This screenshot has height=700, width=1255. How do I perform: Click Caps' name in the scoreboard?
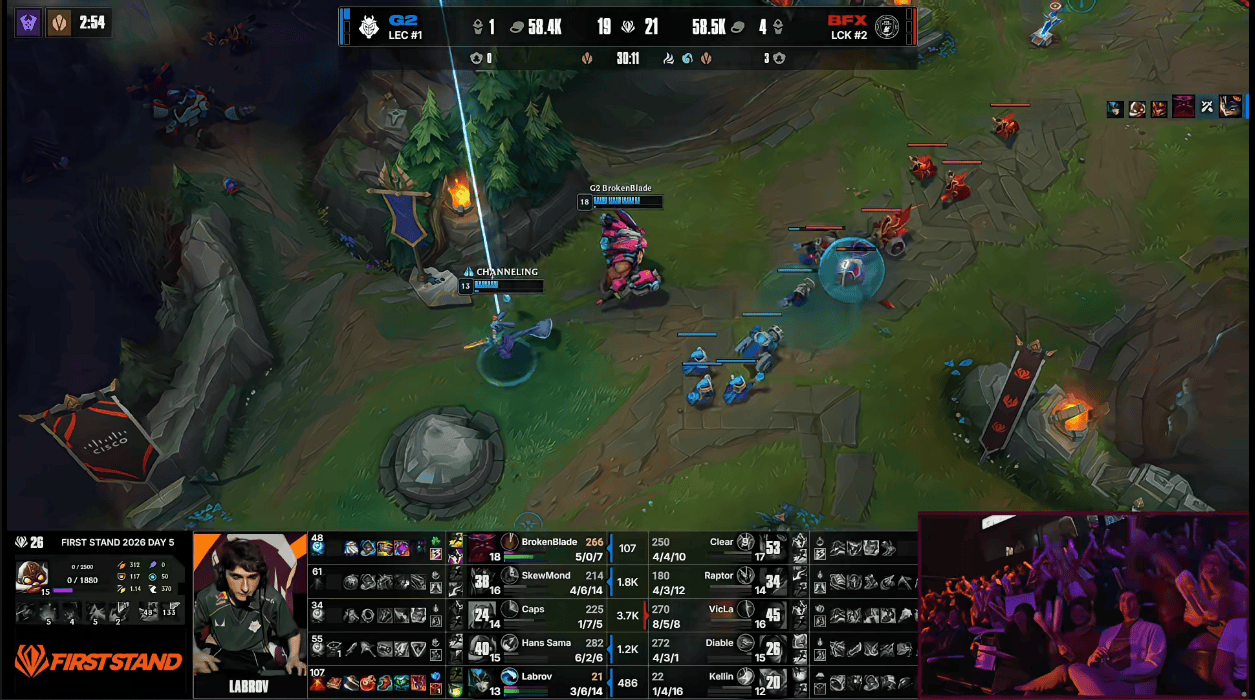(533, 608)
